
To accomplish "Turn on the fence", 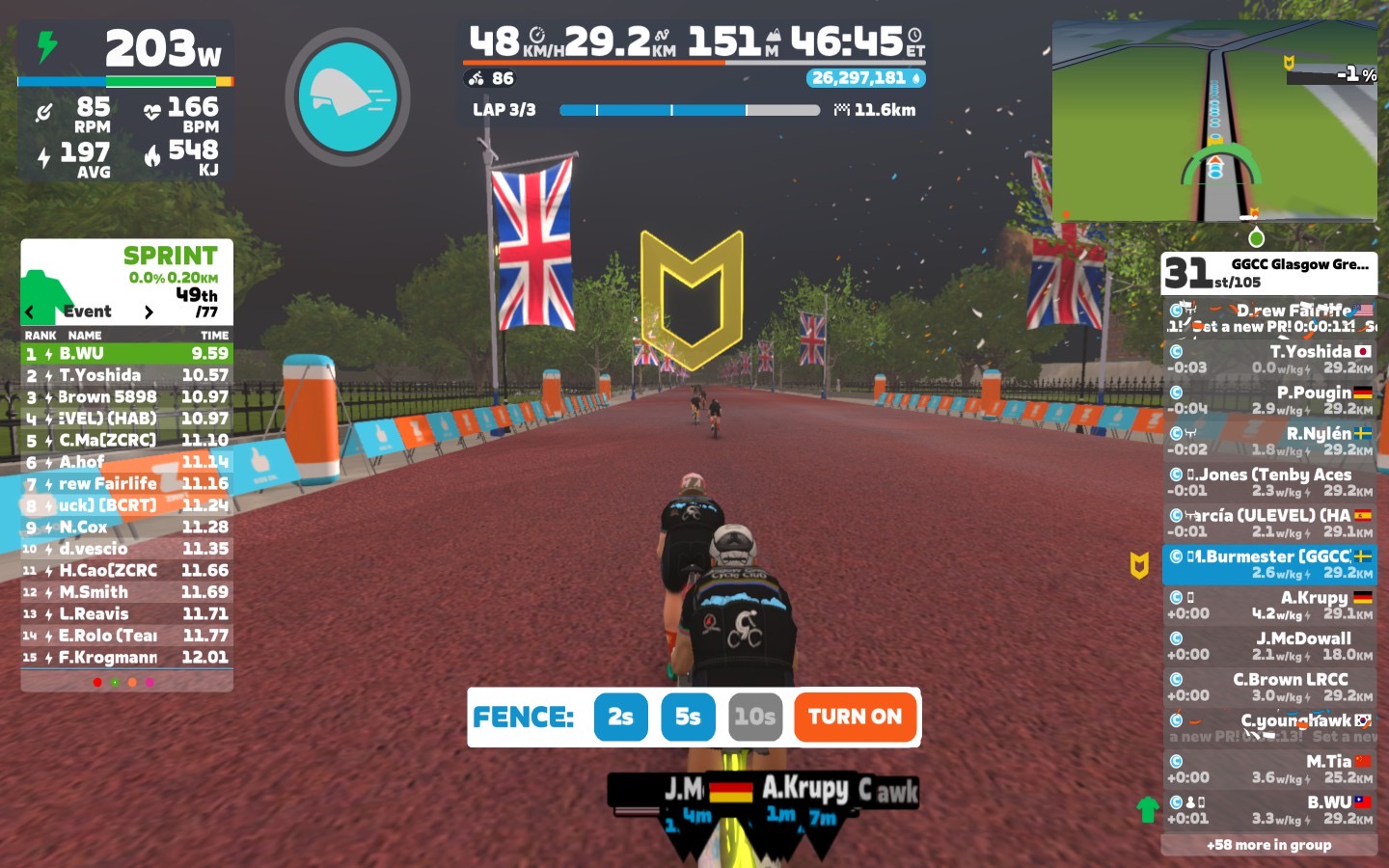I will click(x=855, y=717).
